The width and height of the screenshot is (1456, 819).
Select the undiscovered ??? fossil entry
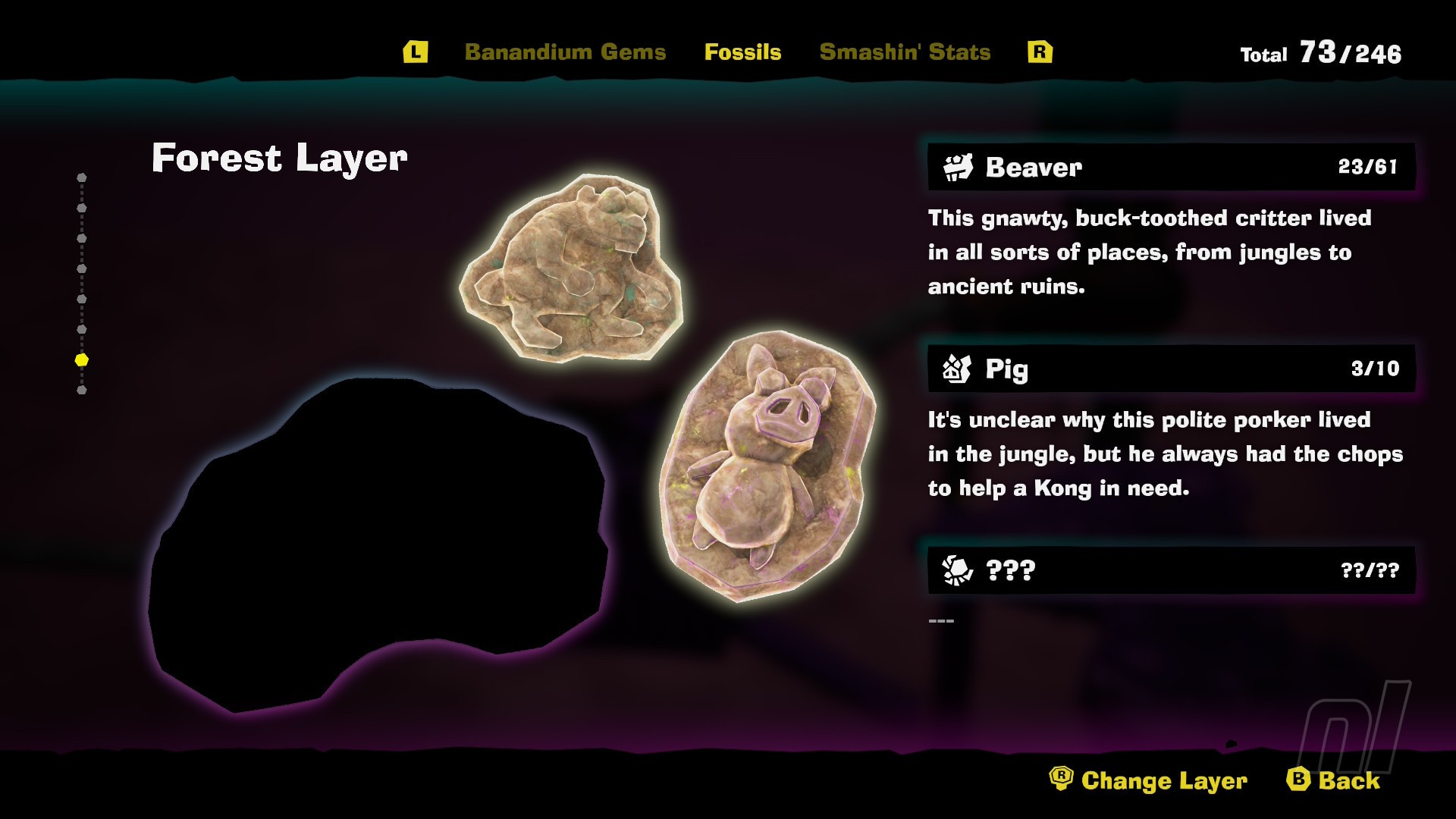[x=1171, y=570]
